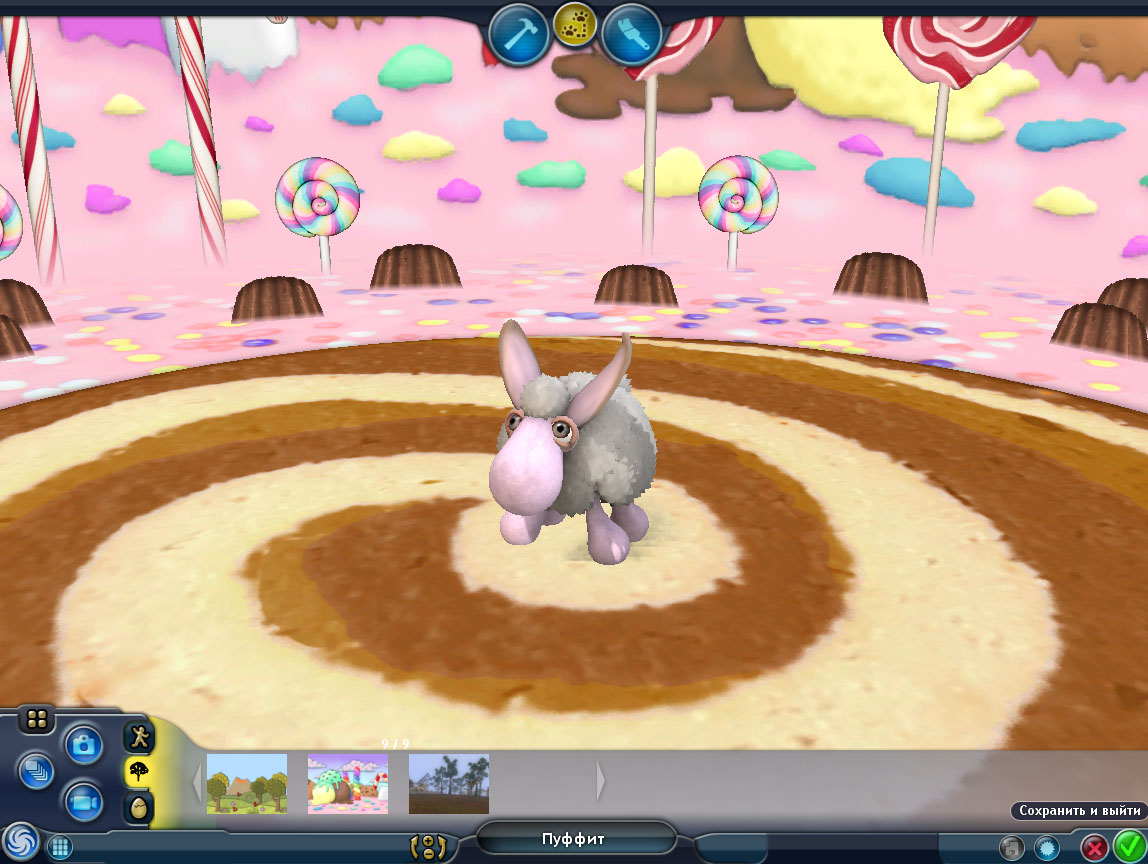Cancel with the red X button

(1095, 848)
